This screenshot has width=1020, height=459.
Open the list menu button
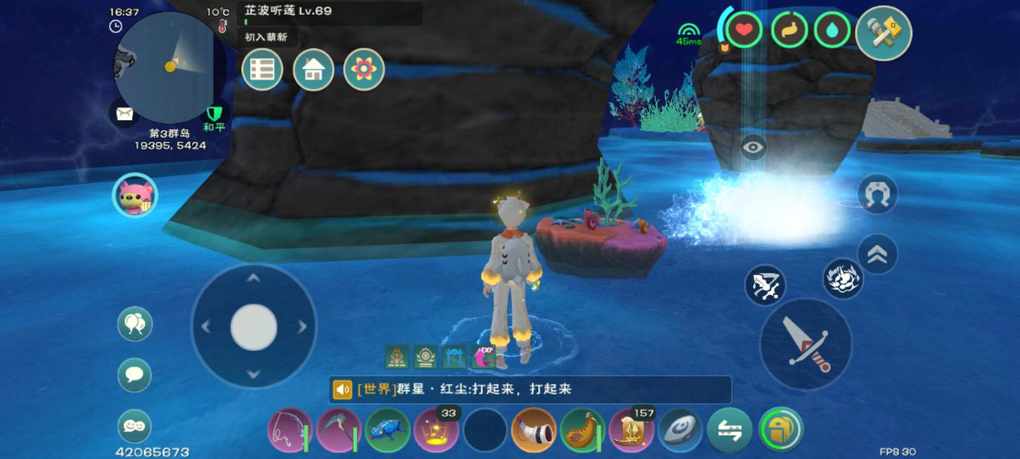[263, 69]
